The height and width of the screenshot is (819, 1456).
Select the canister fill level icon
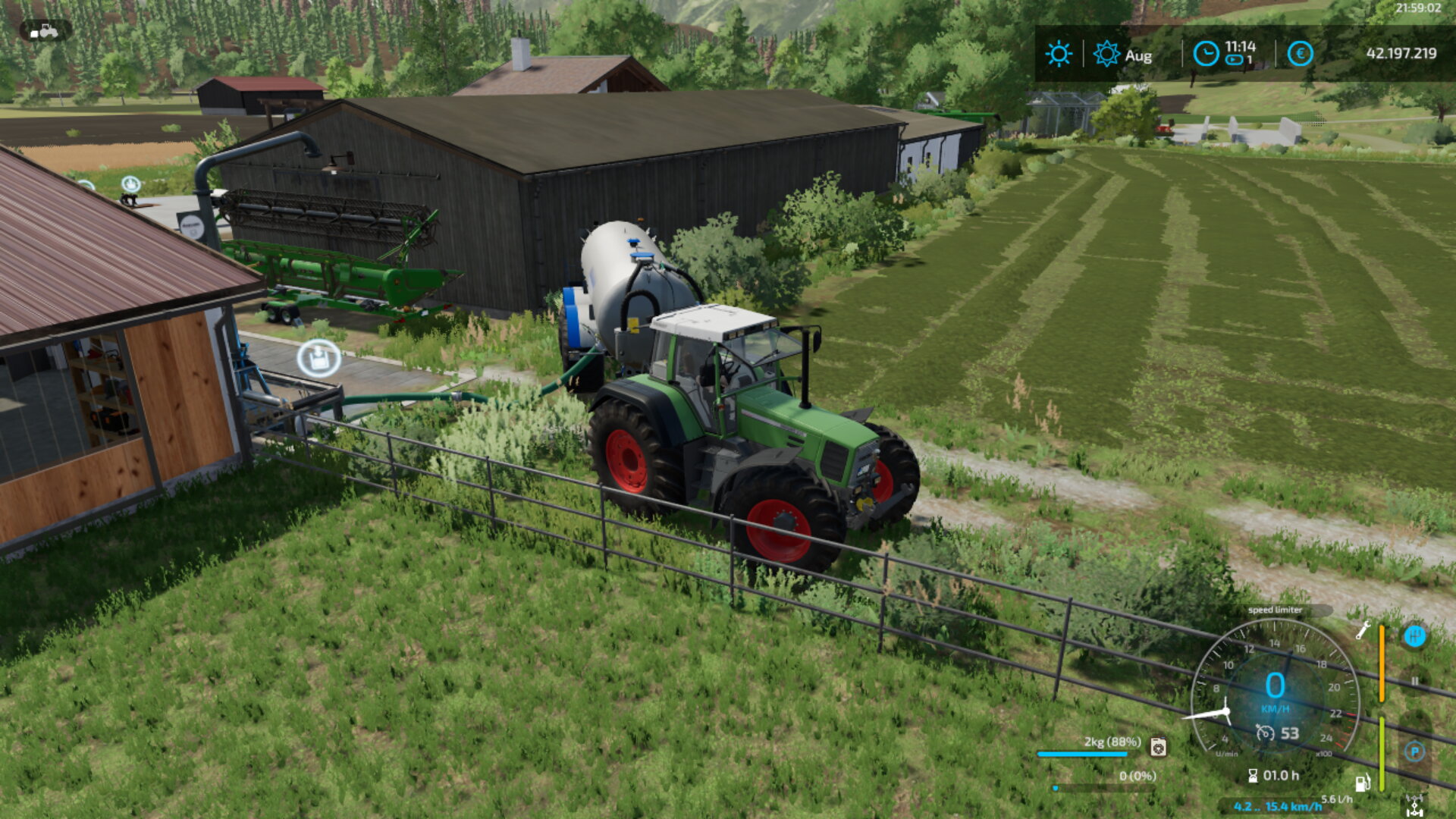pyautogui.click(x=1158, y=747)
